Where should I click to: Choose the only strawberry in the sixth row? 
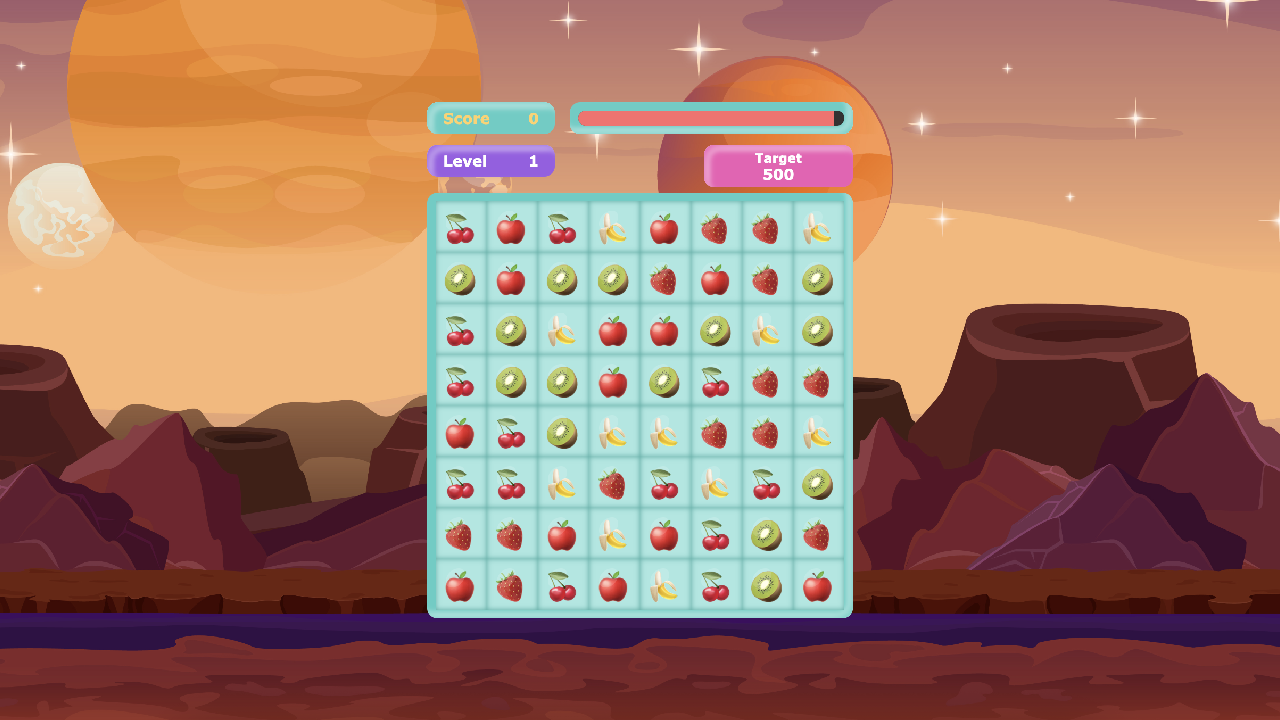click(613, 484)
